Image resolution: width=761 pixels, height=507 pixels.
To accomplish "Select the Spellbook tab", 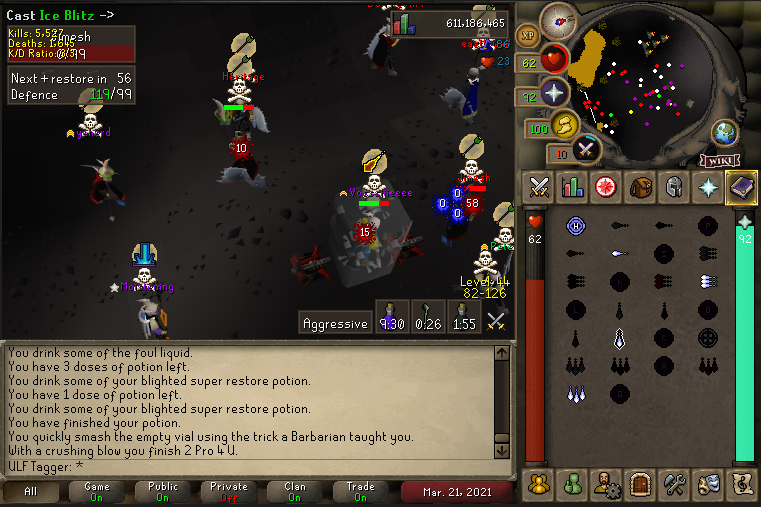I will point(741,186).
